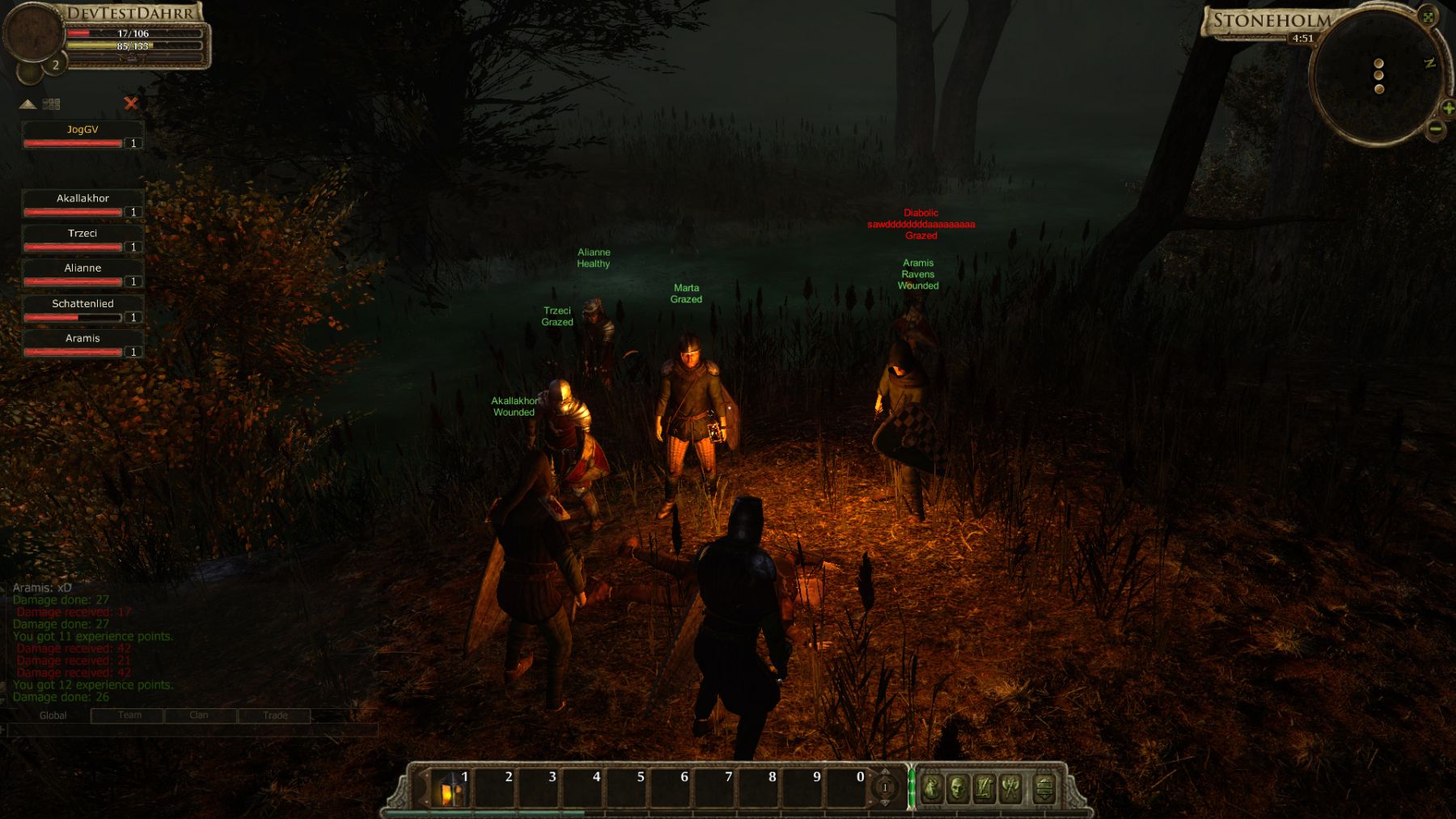
Task: Expand the minimap with the arrows button
Action: (x=1428, y=17)
